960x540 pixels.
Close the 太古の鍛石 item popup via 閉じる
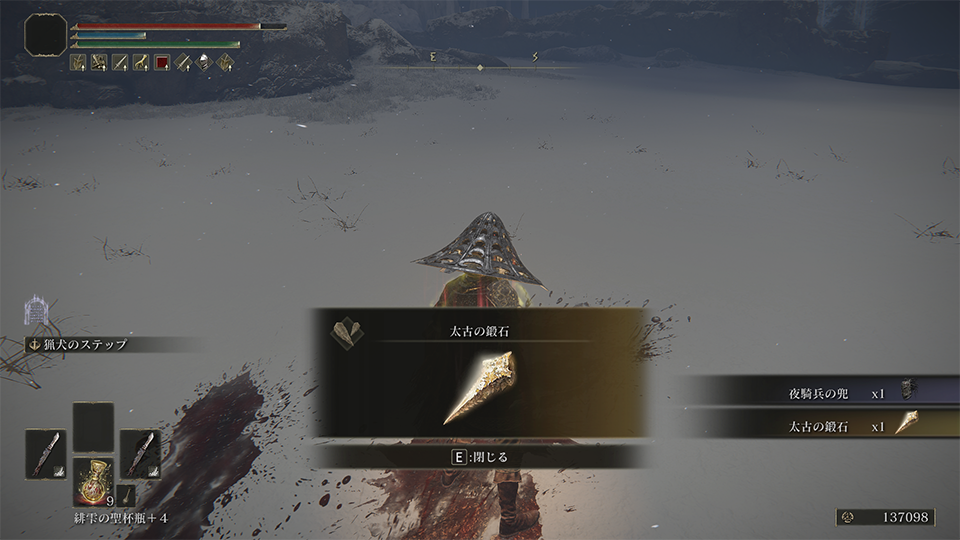coord(481,456)
